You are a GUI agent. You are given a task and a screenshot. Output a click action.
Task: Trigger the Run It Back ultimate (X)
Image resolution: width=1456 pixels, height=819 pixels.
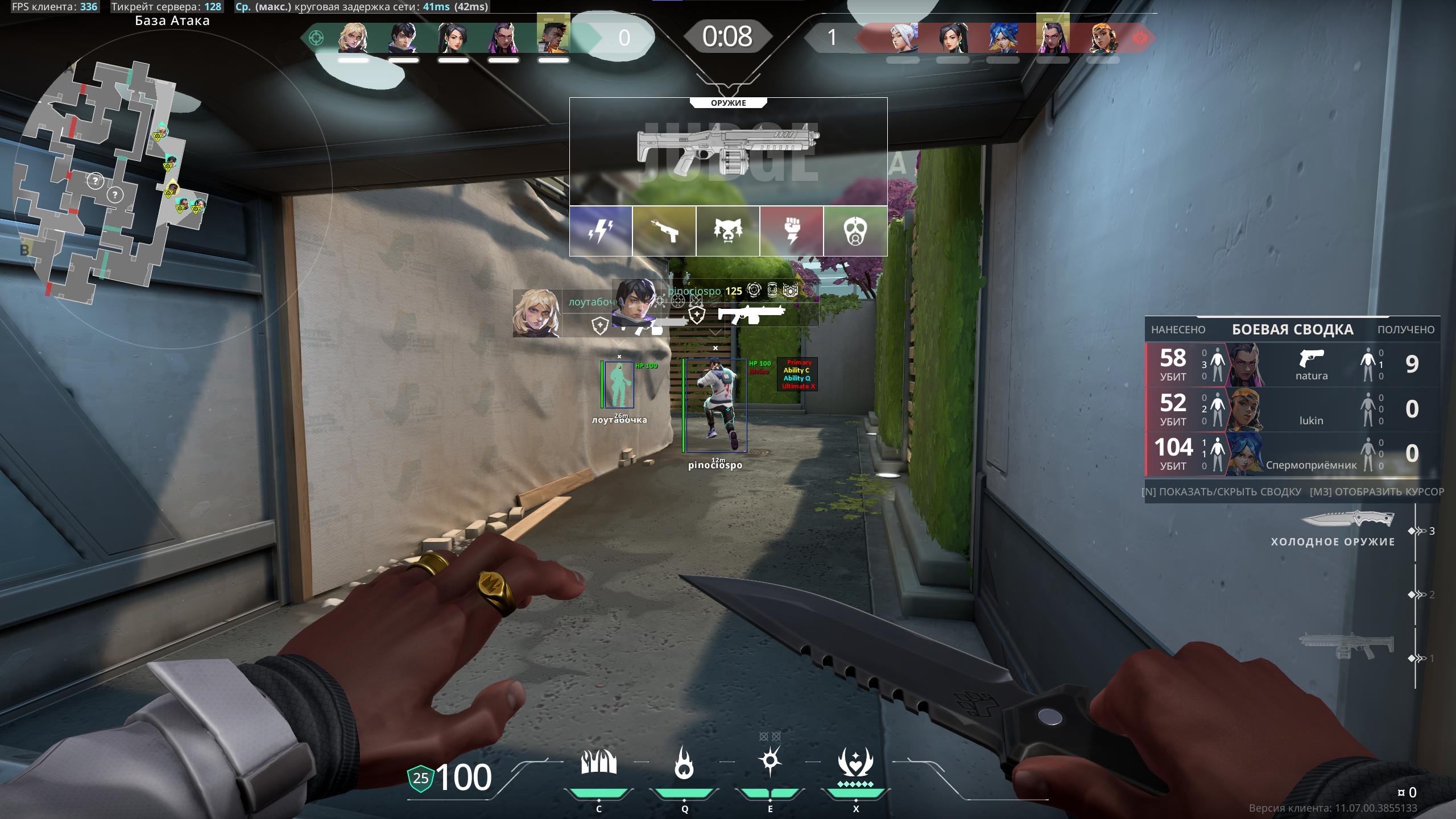pyautogui.click(x=855, y=763)
